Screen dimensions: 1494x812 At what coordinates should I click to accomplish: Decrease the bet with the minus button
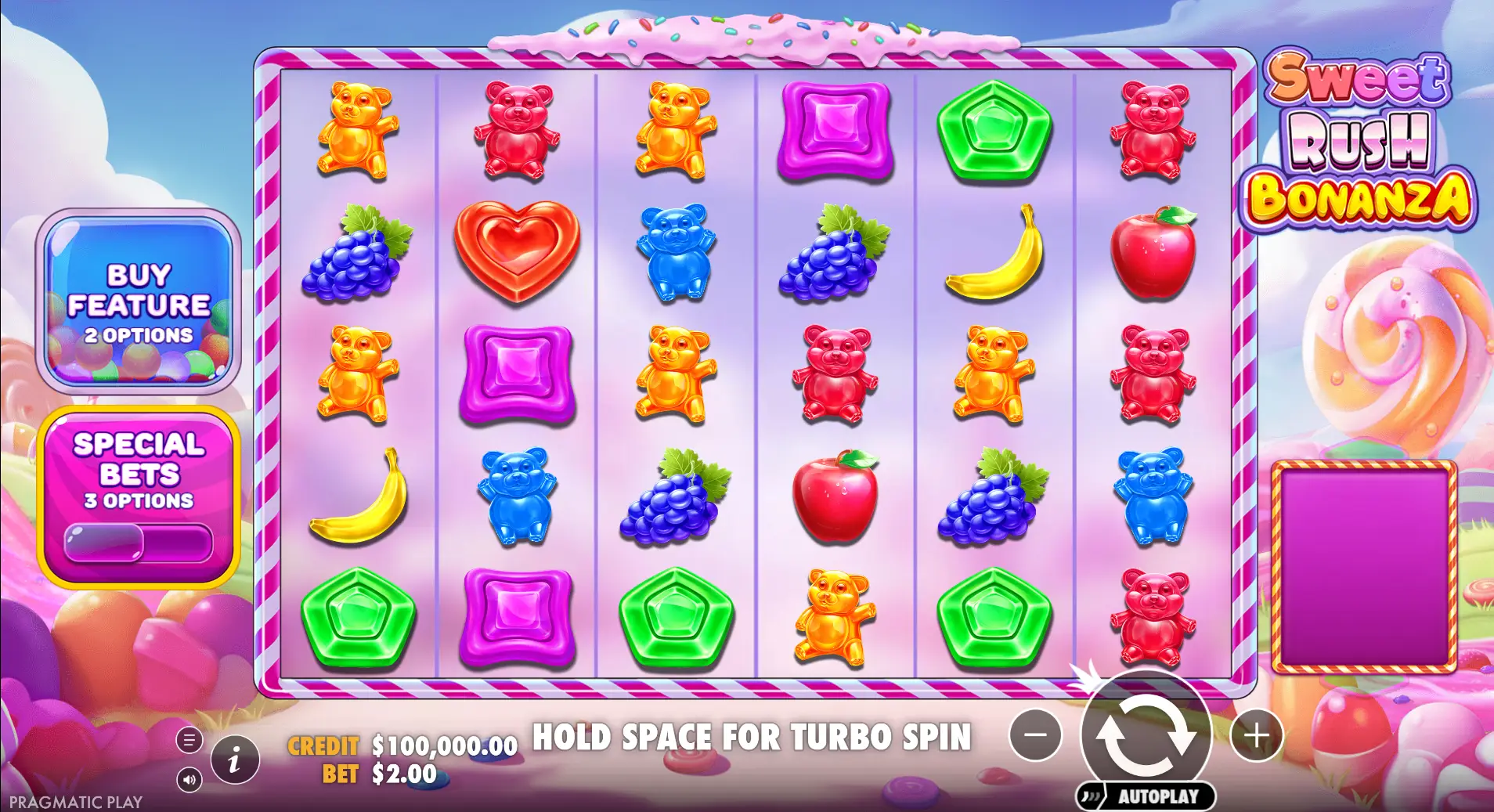click(1036, 734)
